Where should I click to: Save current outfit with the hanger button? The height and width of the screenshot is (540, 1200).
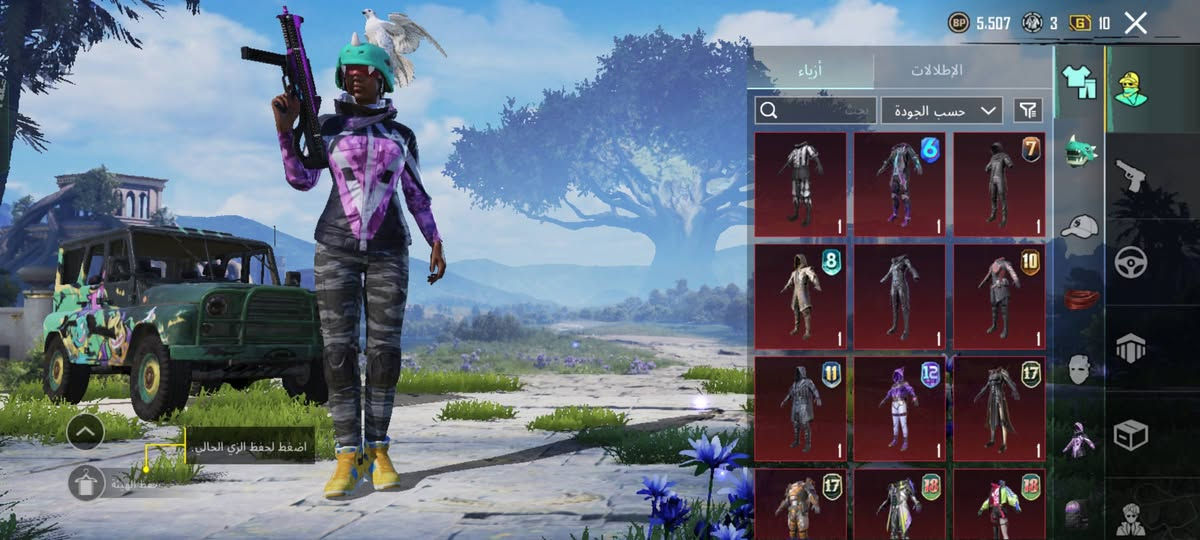point(86,483)
